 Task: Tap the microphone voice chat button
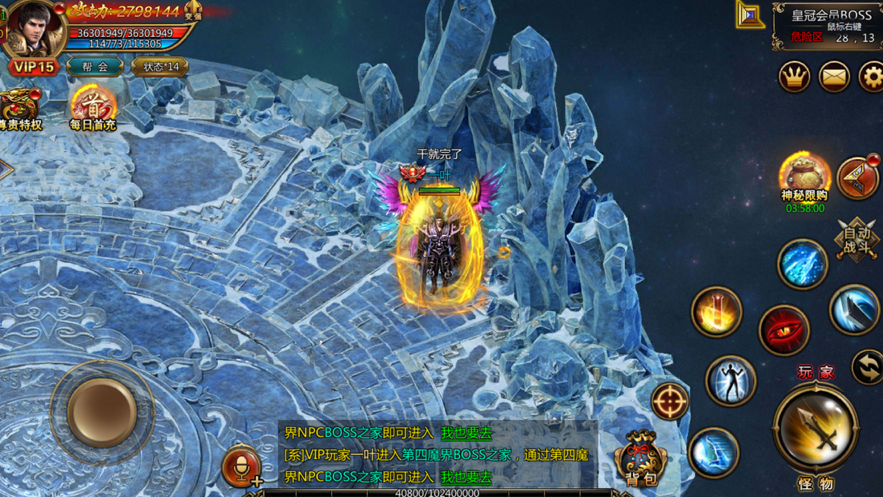[241, 465]
